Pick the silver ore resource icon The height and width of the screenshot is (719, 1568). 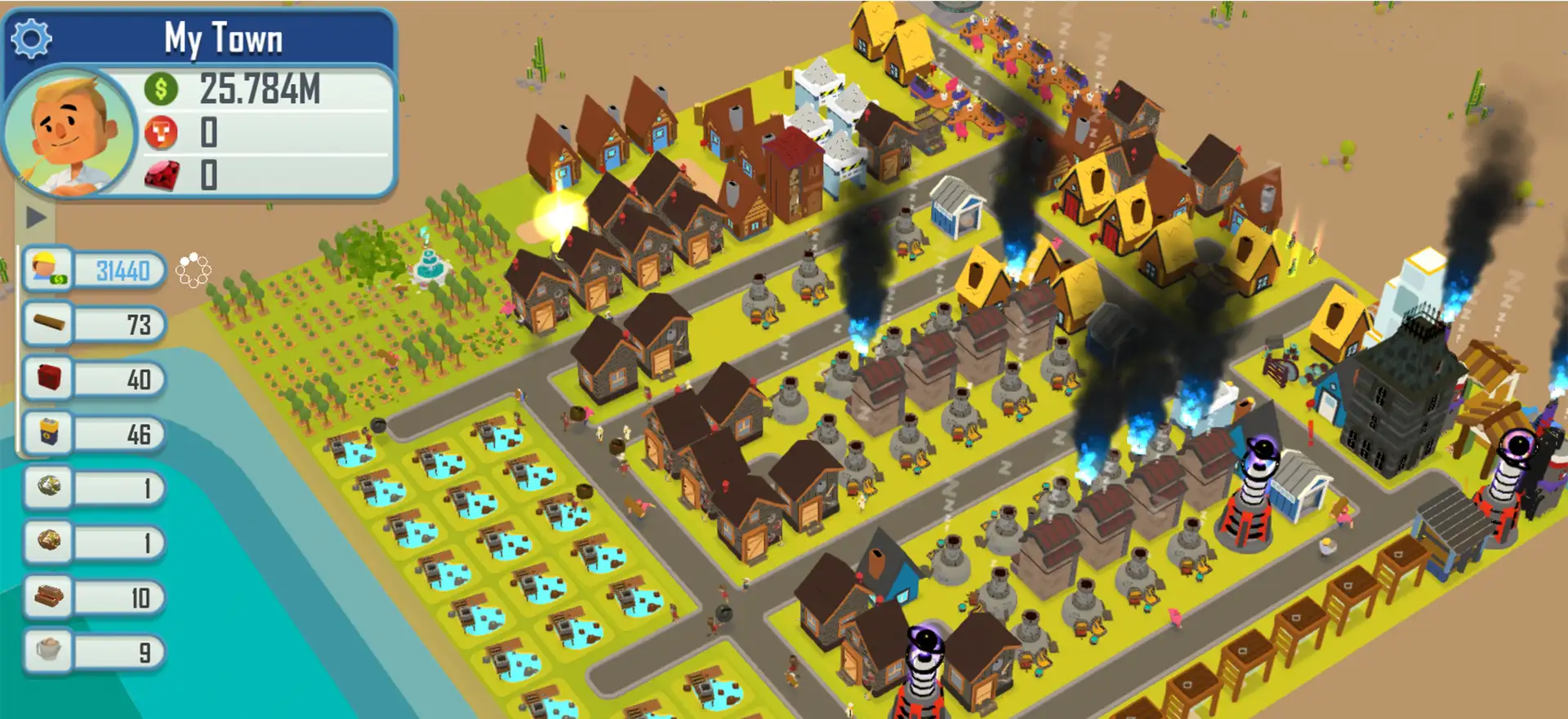point(48,487)
